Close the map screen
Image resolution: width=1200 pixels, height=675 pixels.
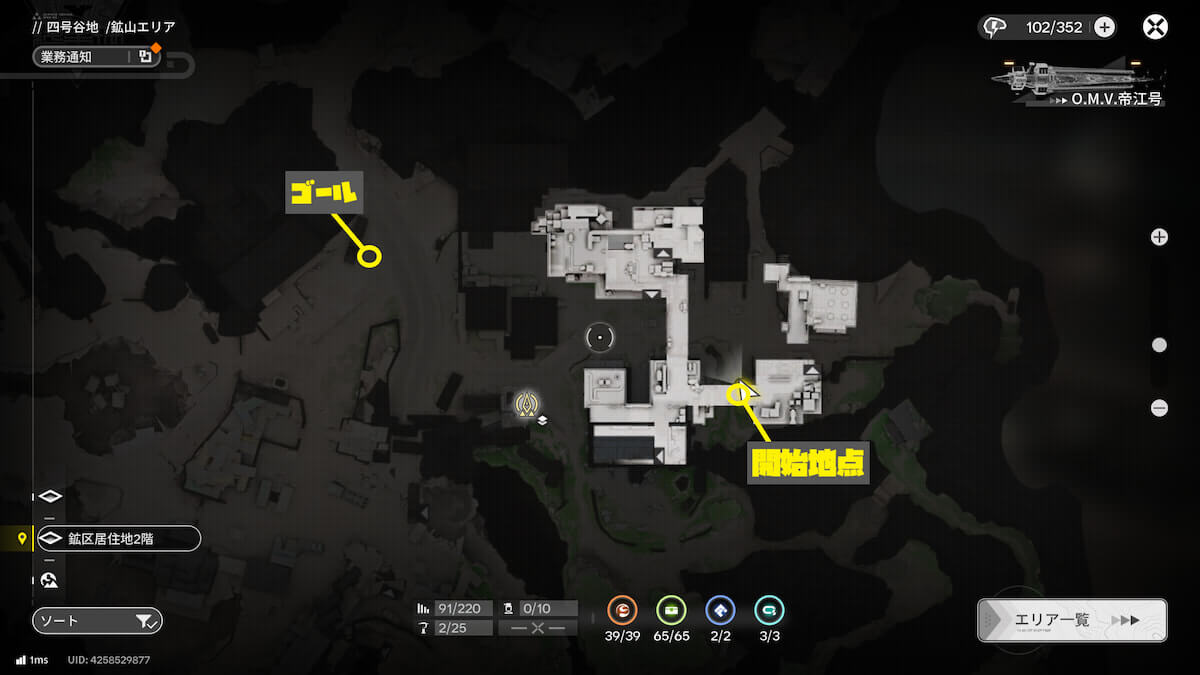click(x=1155, y=27)
